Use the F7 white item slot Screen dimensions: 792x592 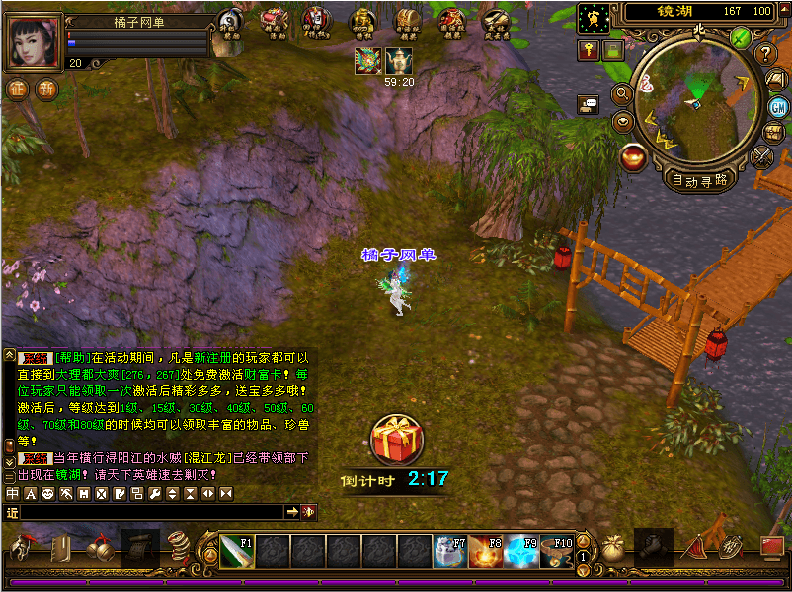pos(449,551)
